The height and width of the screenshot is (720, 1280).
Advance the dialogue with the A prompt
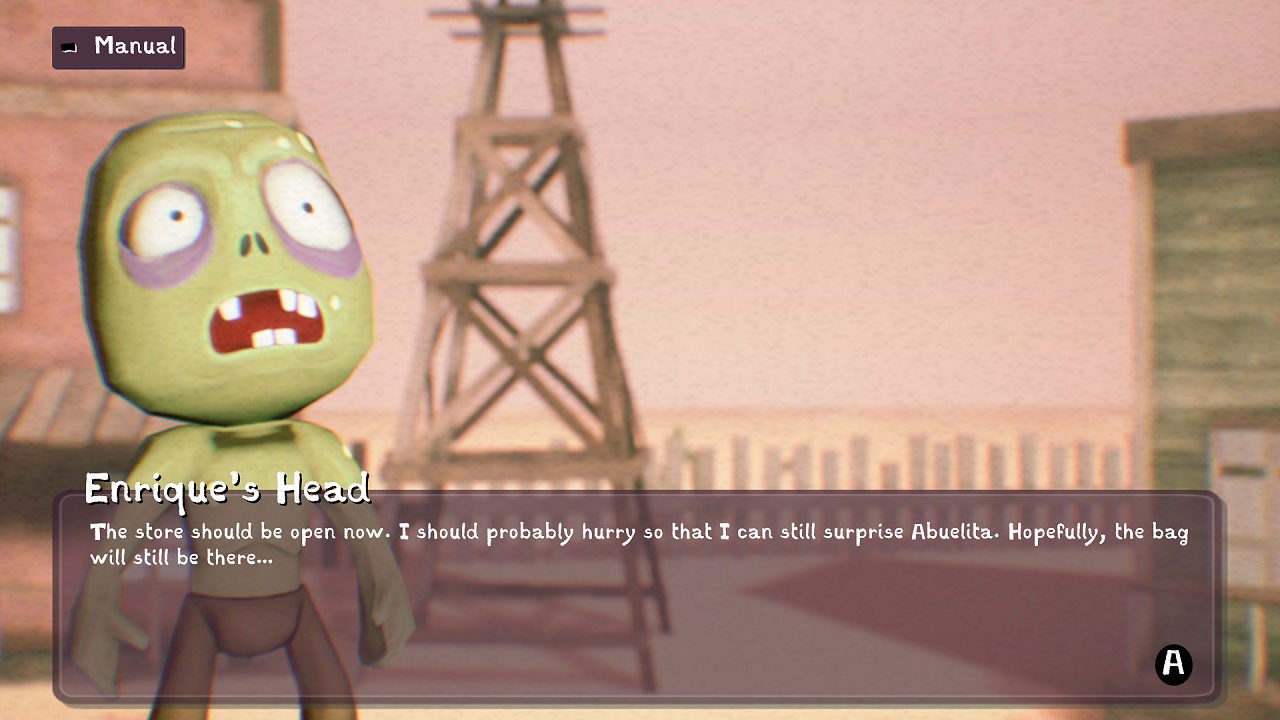tap(1175, 662)
